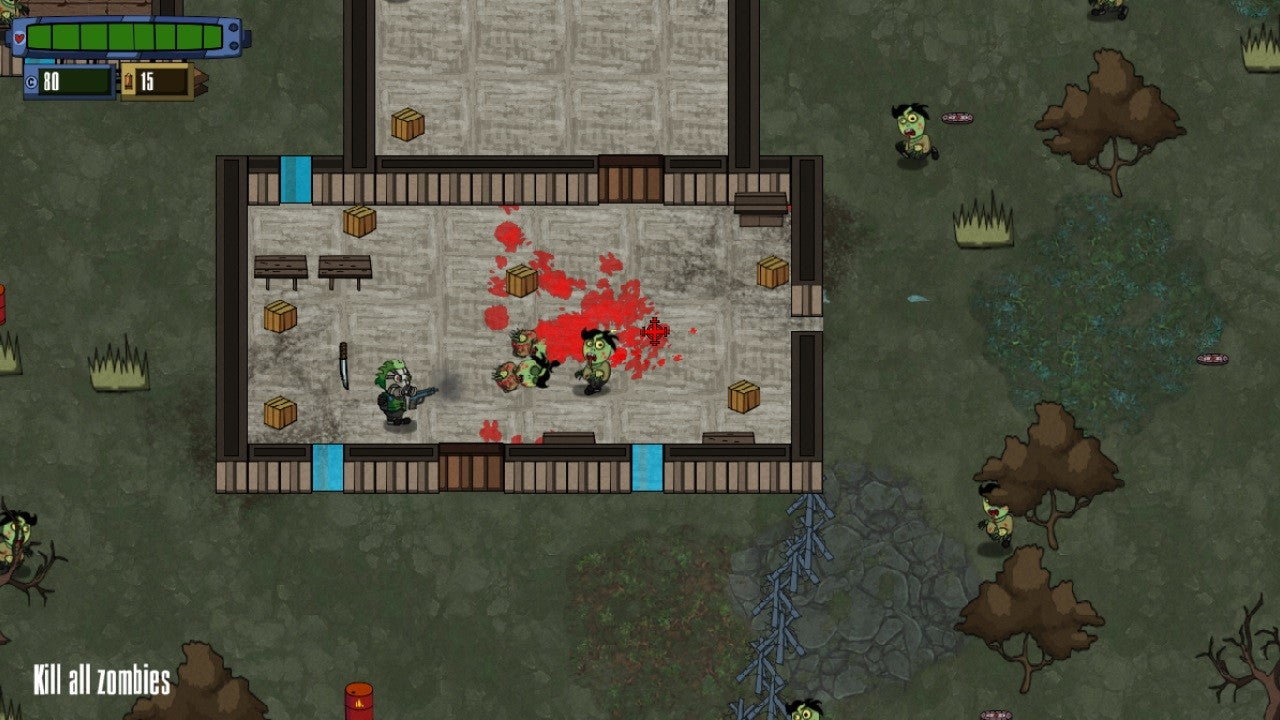This screenshot has width=1280, height=720.
Task: Click the "Kill all zombies" objective text
Action: 101,681
